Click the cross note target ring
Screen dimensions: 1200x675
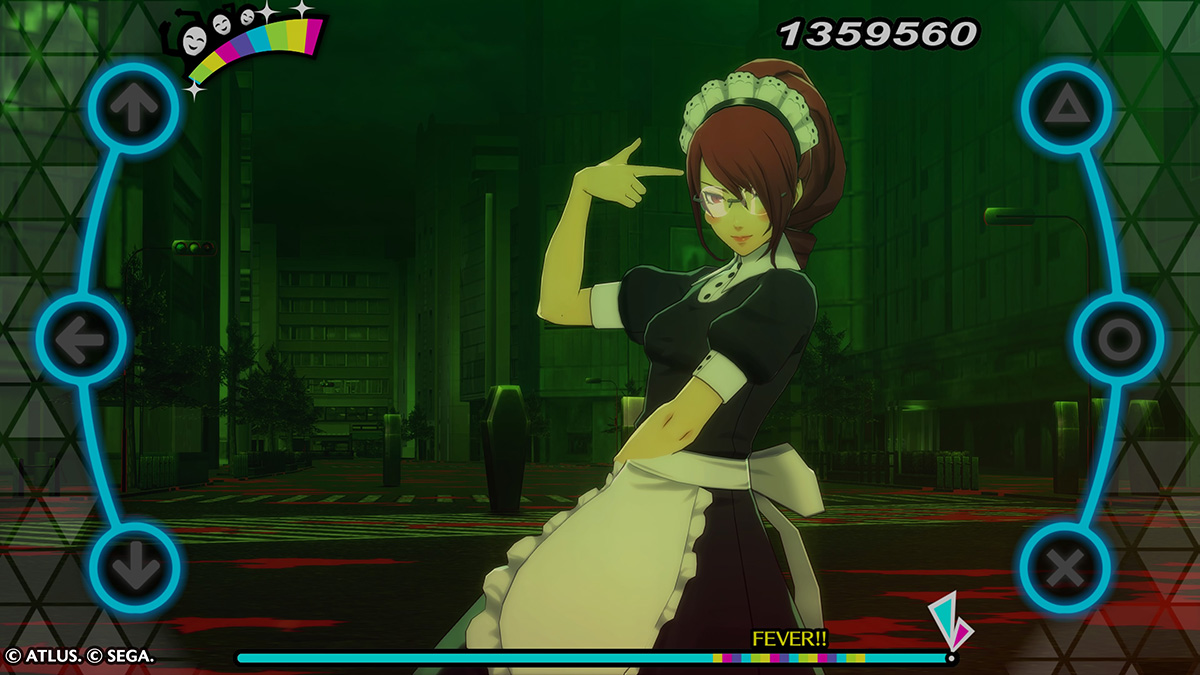point(1065,568)
